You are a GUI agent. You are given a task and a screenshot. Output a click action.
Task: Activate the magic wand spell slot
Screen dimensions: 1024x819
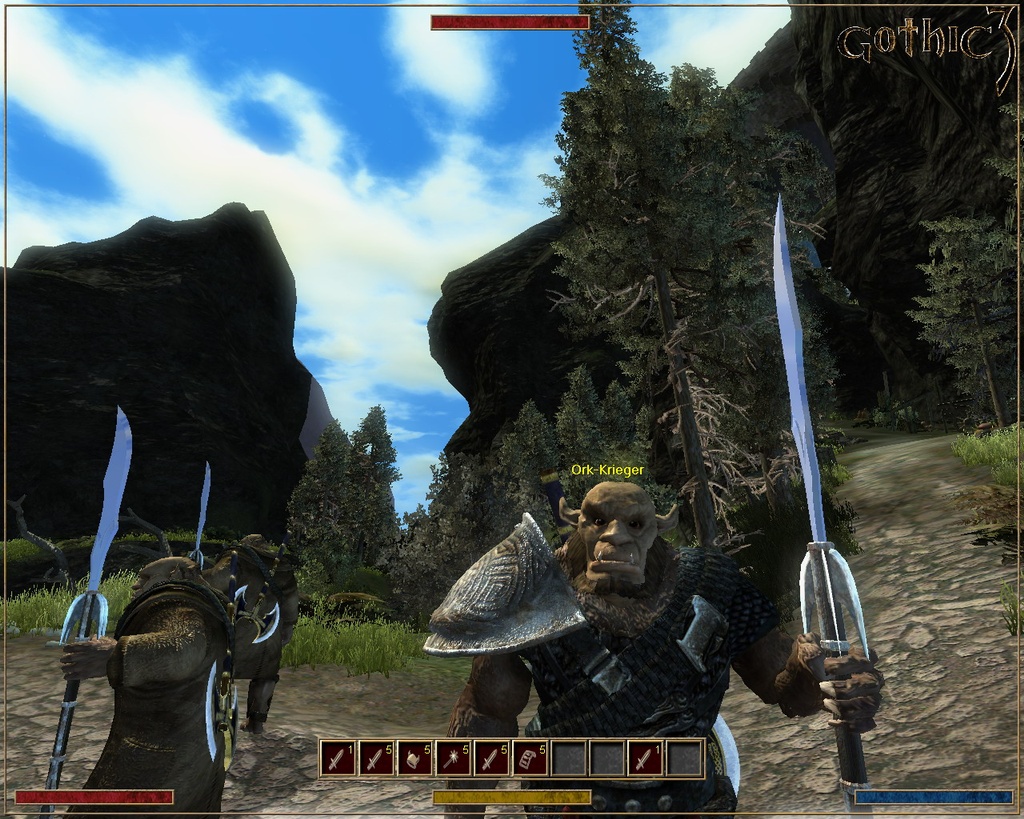click(x=453, y=759)
